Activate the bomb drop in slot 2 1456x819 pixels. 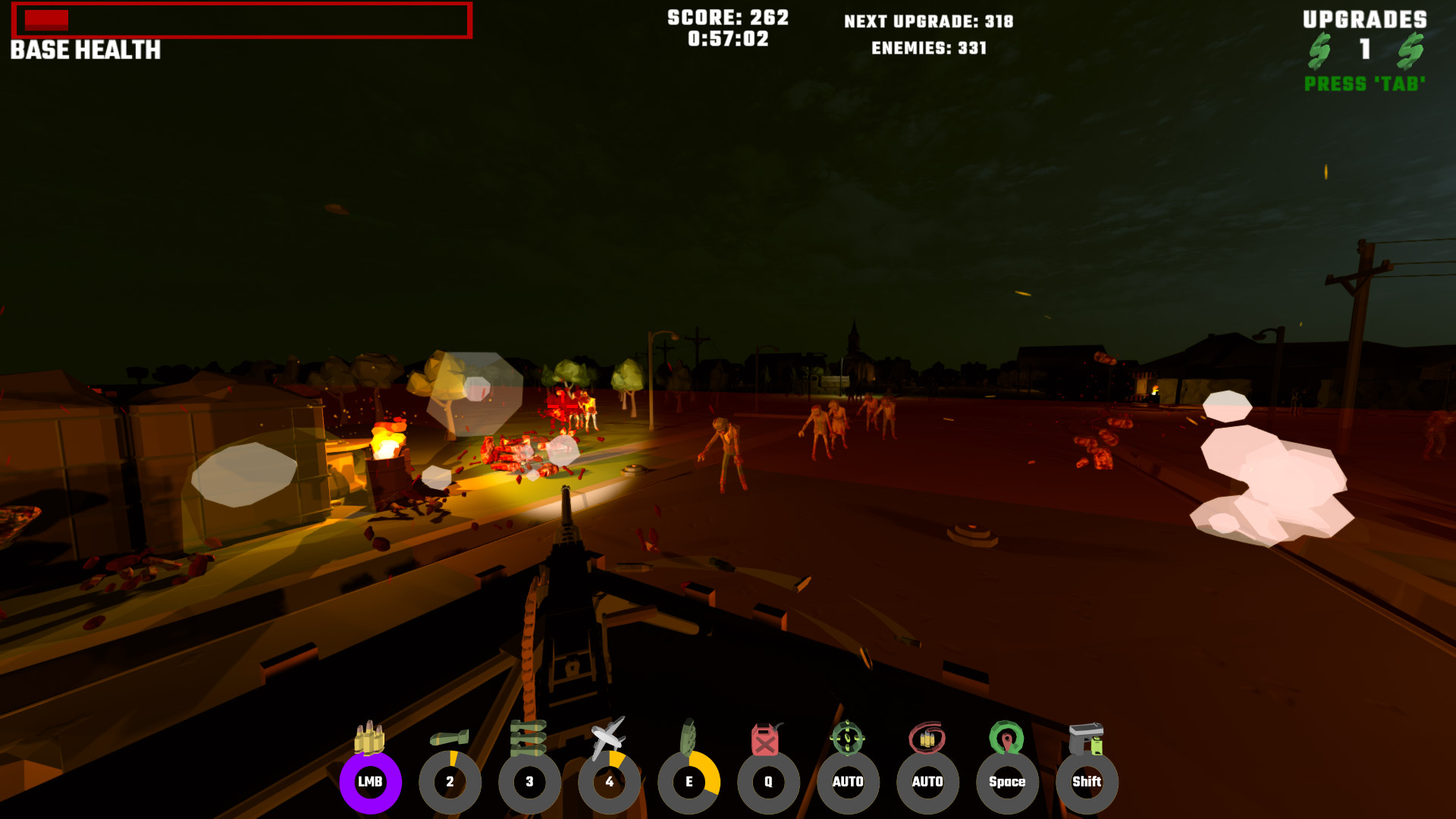pyautogui.click(x=450, y=782)
